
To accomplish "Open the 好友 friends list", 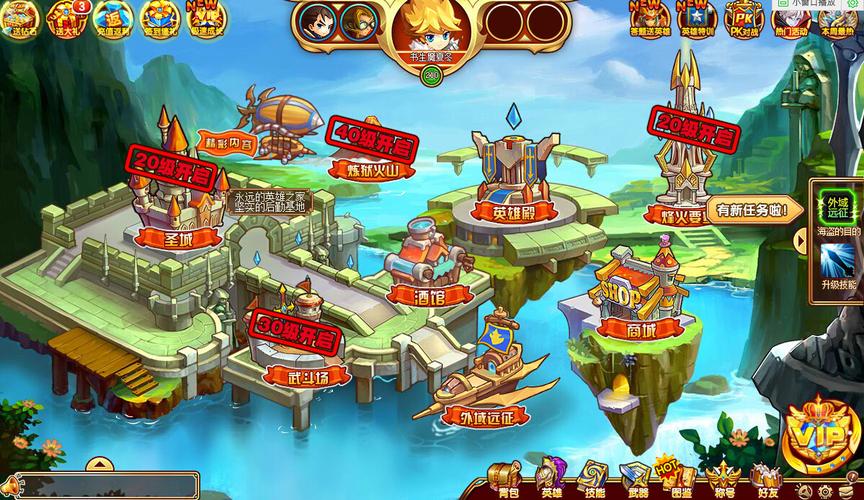I will pyautogui.click(x=768, y=479).
